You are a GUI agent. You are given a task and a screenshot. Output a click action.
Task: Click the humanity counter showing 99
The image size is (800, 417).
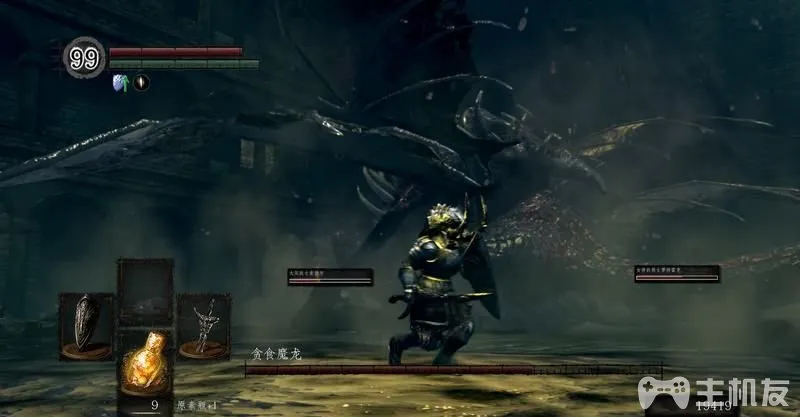point(84,59)
